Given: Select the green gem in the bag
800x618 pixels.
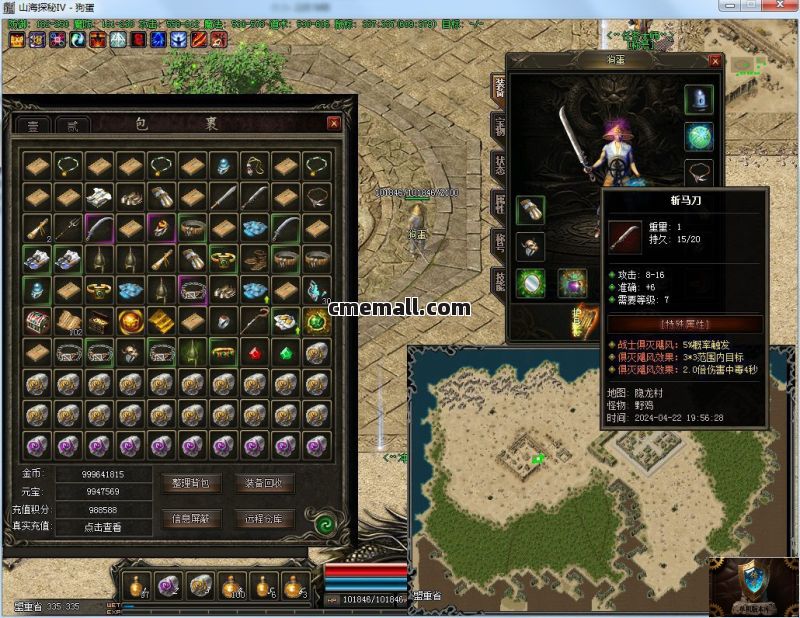Looking at the screenshot, I should 287,351.
